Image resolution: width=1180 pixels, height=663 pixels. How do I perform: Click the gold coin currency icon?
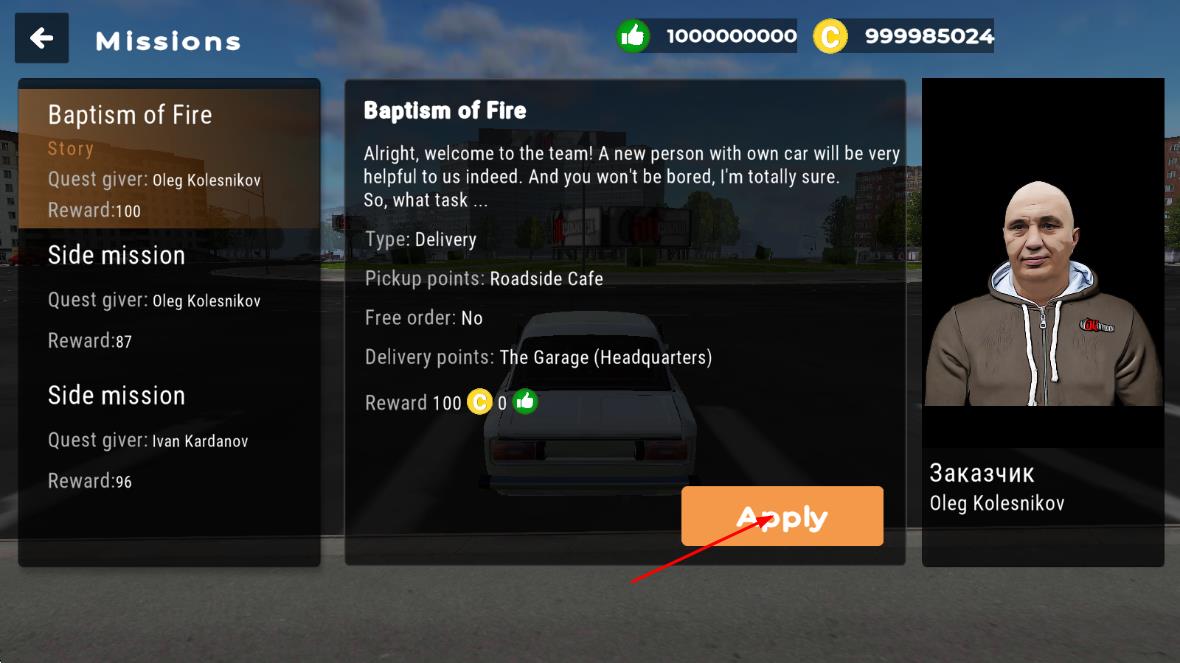pyautogui.click(x=829, y=37)
